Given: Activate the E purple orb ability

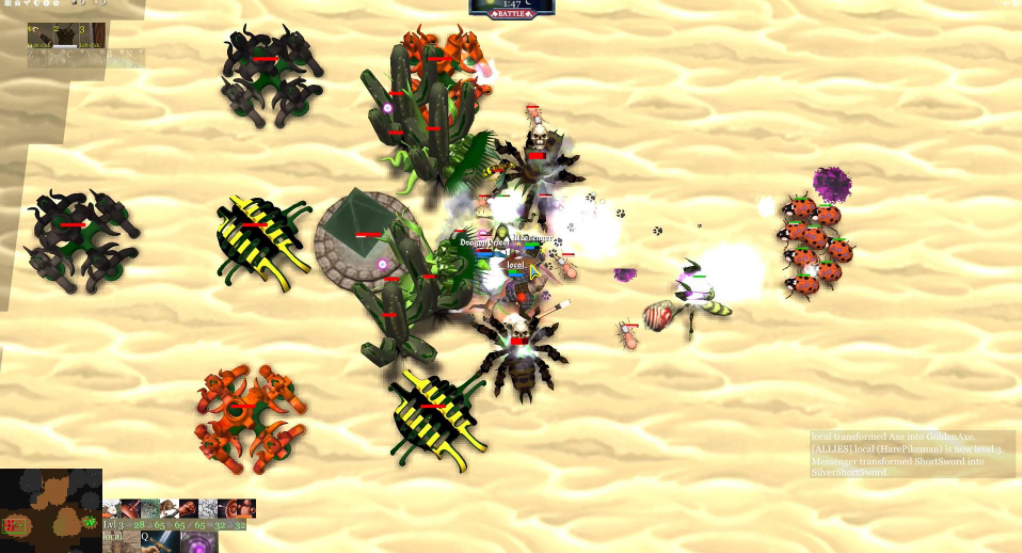Looking at the screenshot, I should (x=198, y=541).
